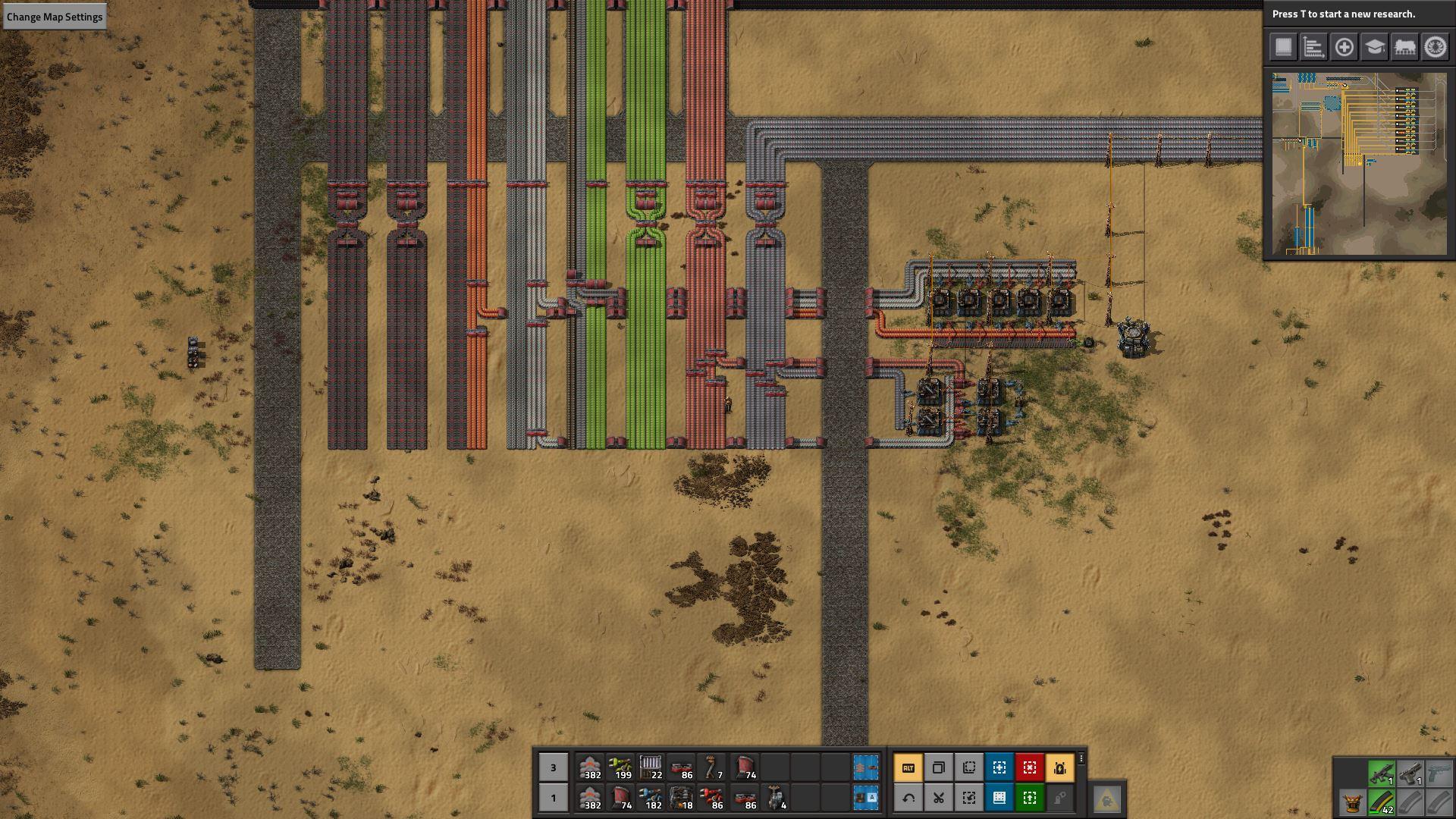Image resolution: width=1456 pixels, height=819 pixels.
Task: Open the production statistics graph button
Action: coord(1313,47)
